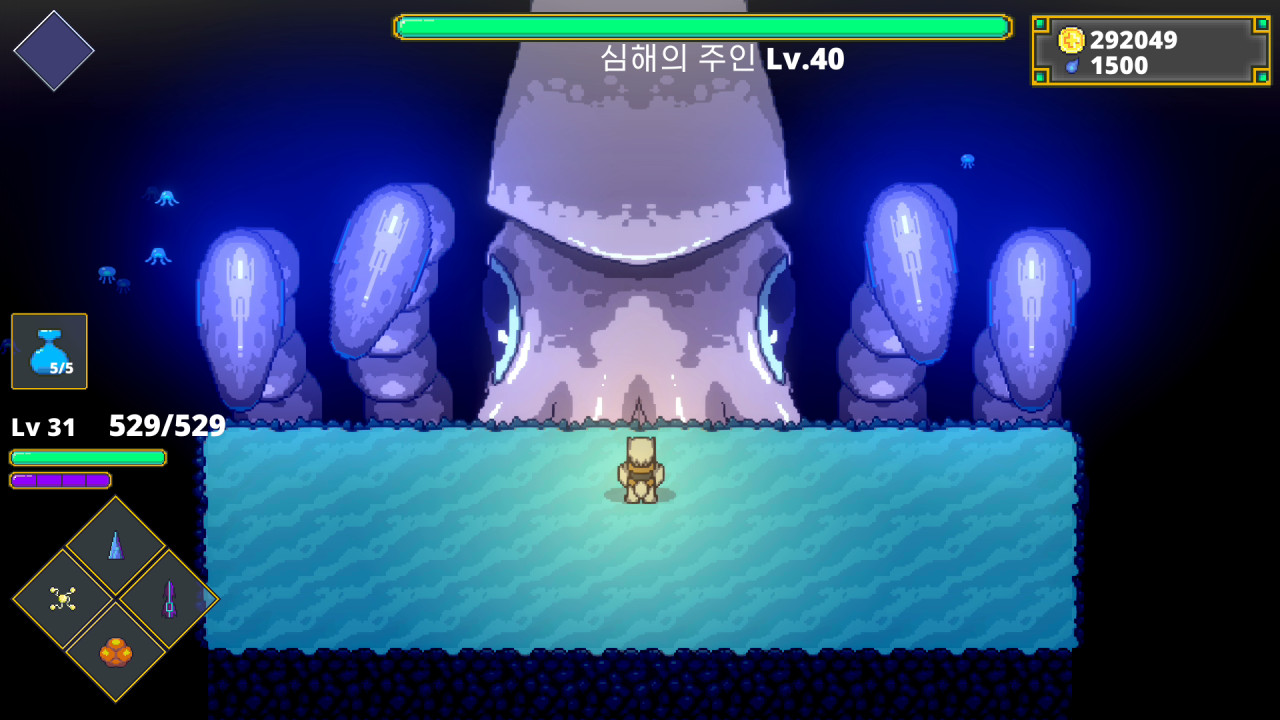The height and width of the screenshot is (720, 1280).
Task: Open the diamond emblem in the top-left corner
Action: tap(54, 50)
